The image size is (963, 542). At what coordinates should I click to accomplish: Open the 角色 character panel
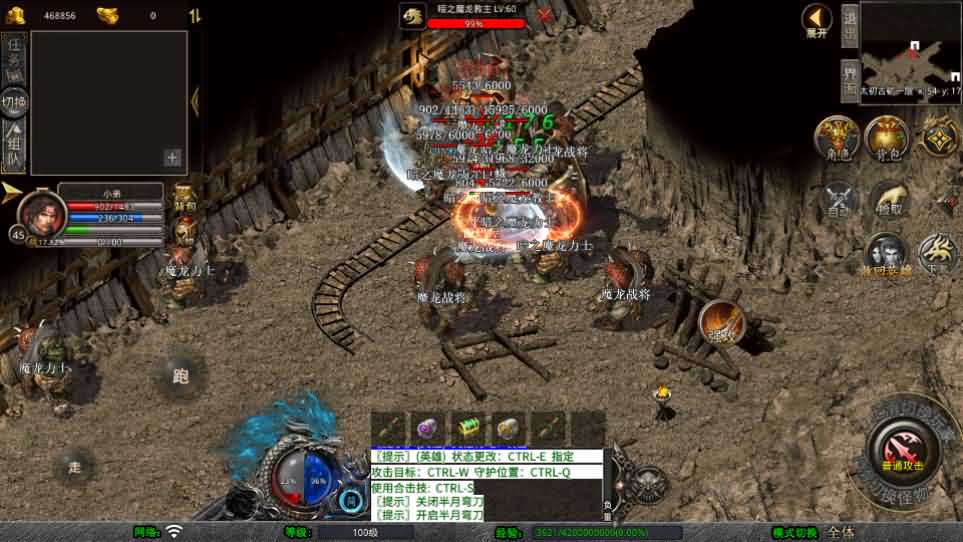pos(837,137)
